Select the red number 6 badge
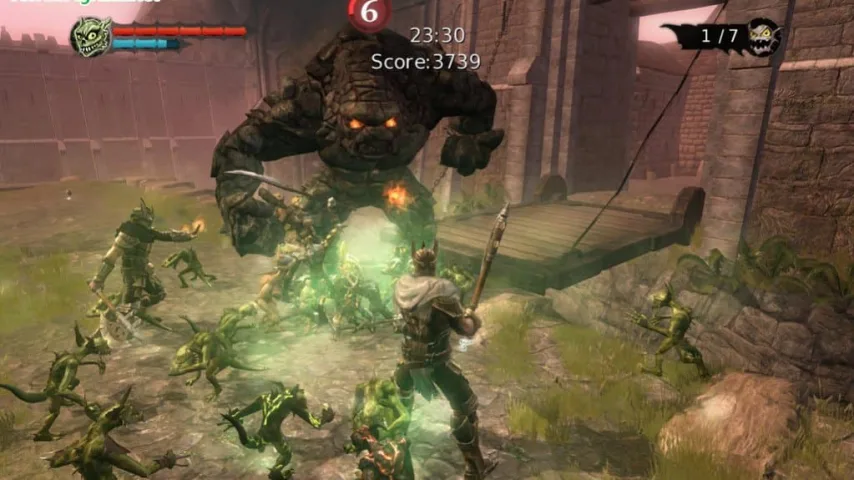 (370, 12)
